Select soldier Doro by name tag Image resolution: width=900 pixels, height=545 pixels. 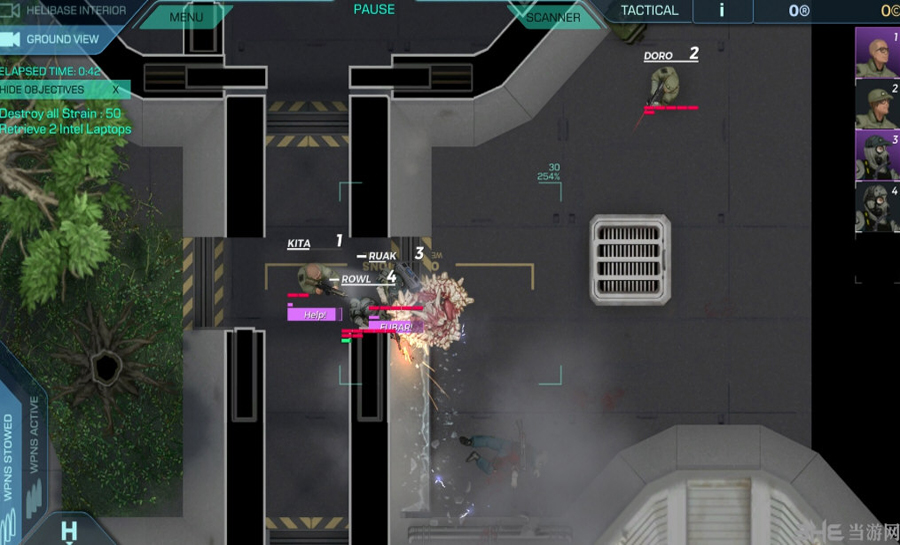(x=658, y=57)
